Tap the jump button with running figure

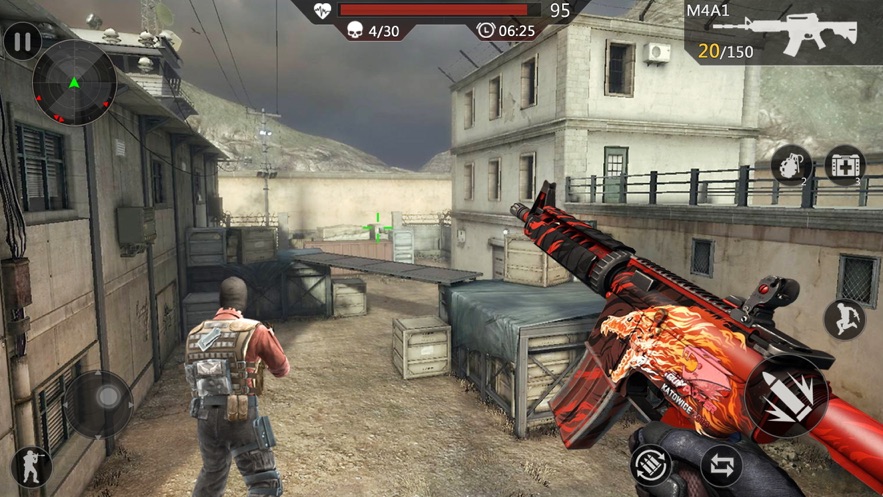pos(844,320)
